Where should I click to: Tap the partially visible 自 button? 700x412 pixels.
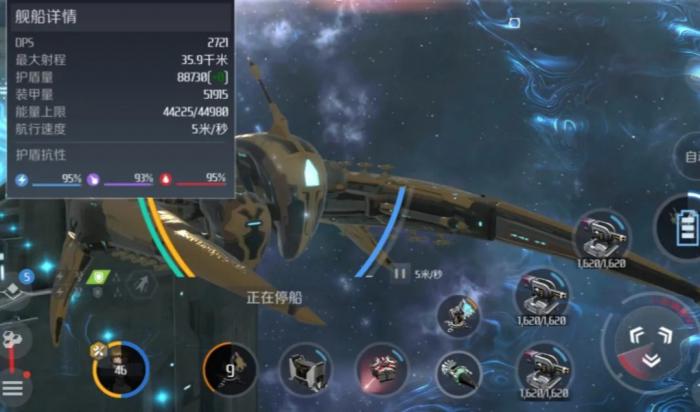[690, 158]
